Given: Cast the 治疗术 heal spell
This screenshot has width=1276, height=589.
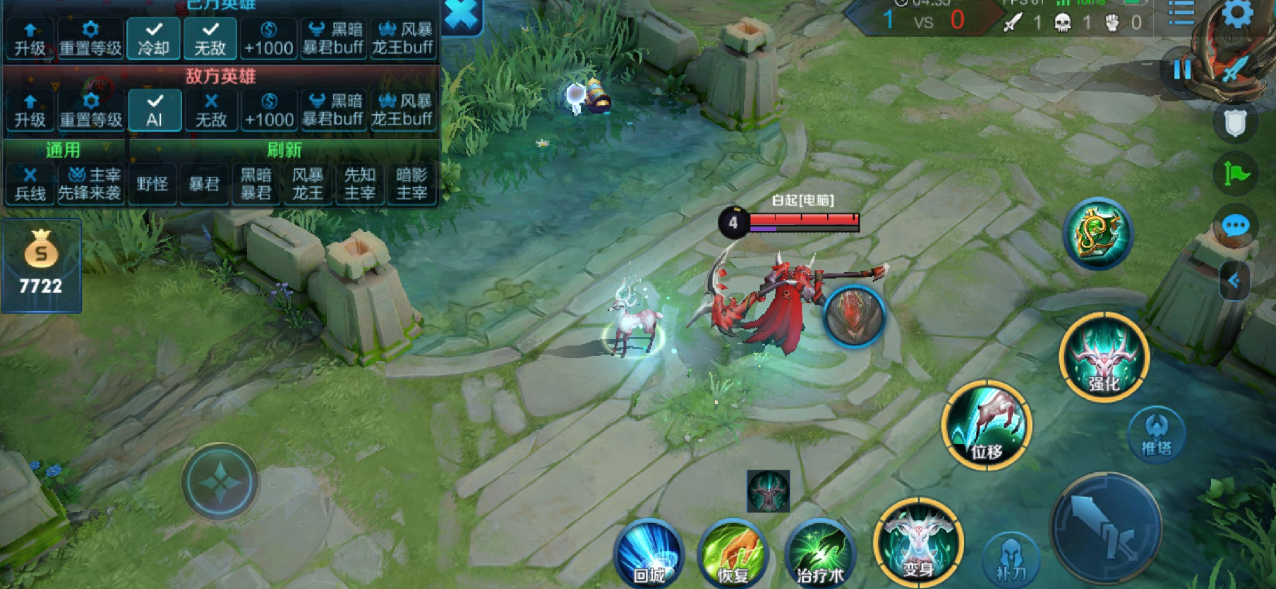Looking at the screenshot, I should coord(819,552).
